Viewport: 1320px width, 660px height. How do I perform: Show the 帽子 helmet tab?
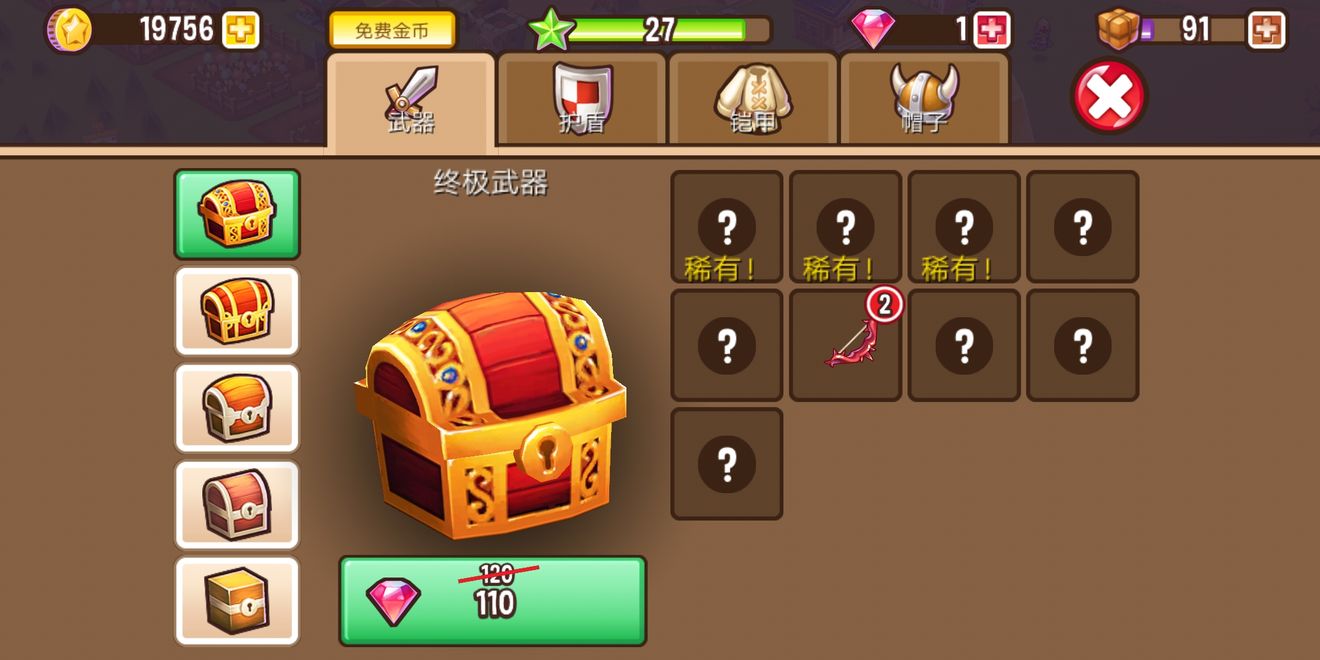tap(924, 101)
